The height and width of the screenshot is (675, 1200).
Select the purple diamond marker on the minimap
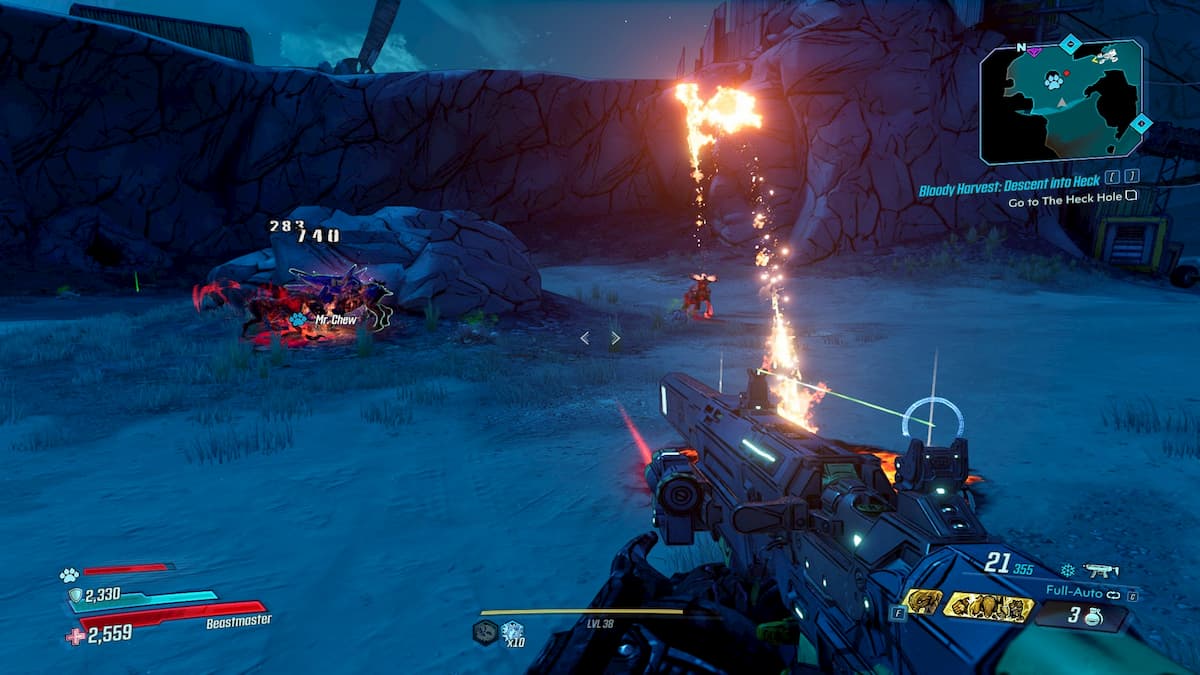(1034, 51)
